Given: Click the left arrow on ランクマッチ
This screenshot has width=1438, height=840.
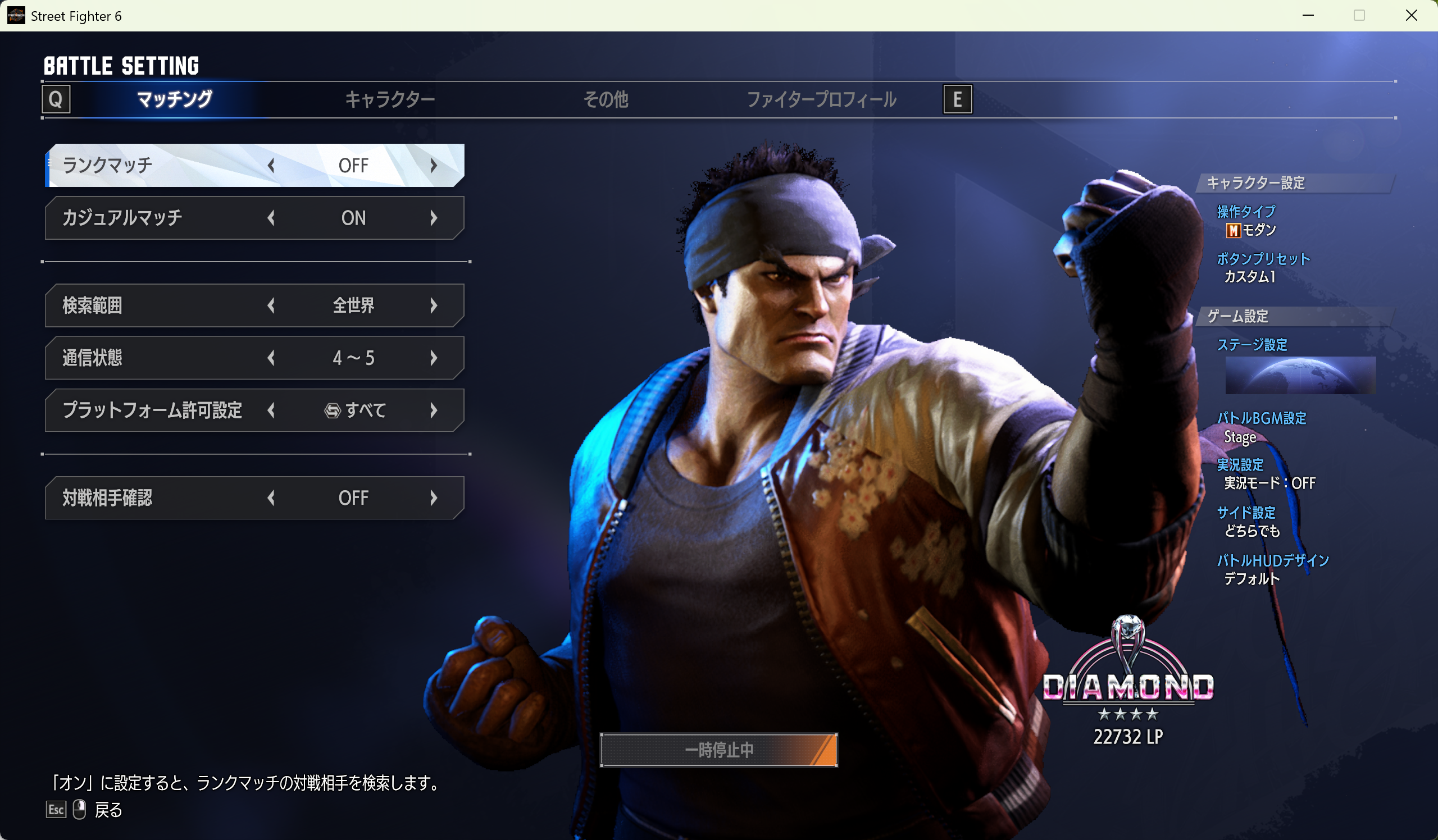Looking at the screenshot, I should (271, 166).
